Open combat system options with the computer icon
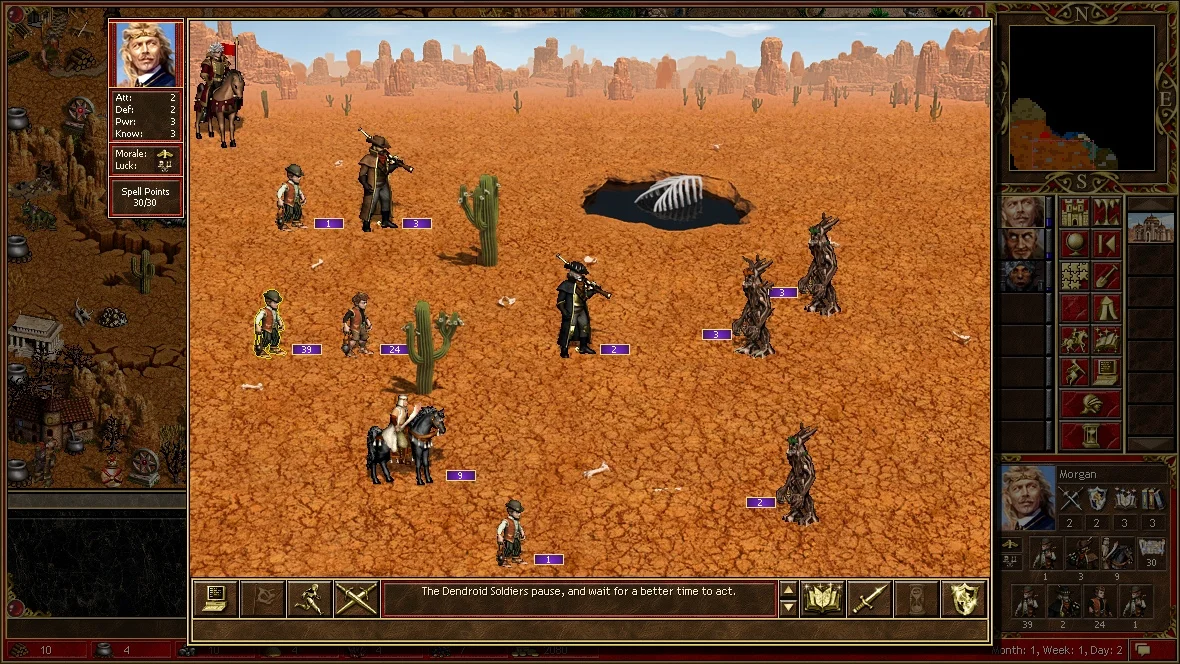This screenshot has width=1180, height=664. pyautogui.click(x=215, y=598)
